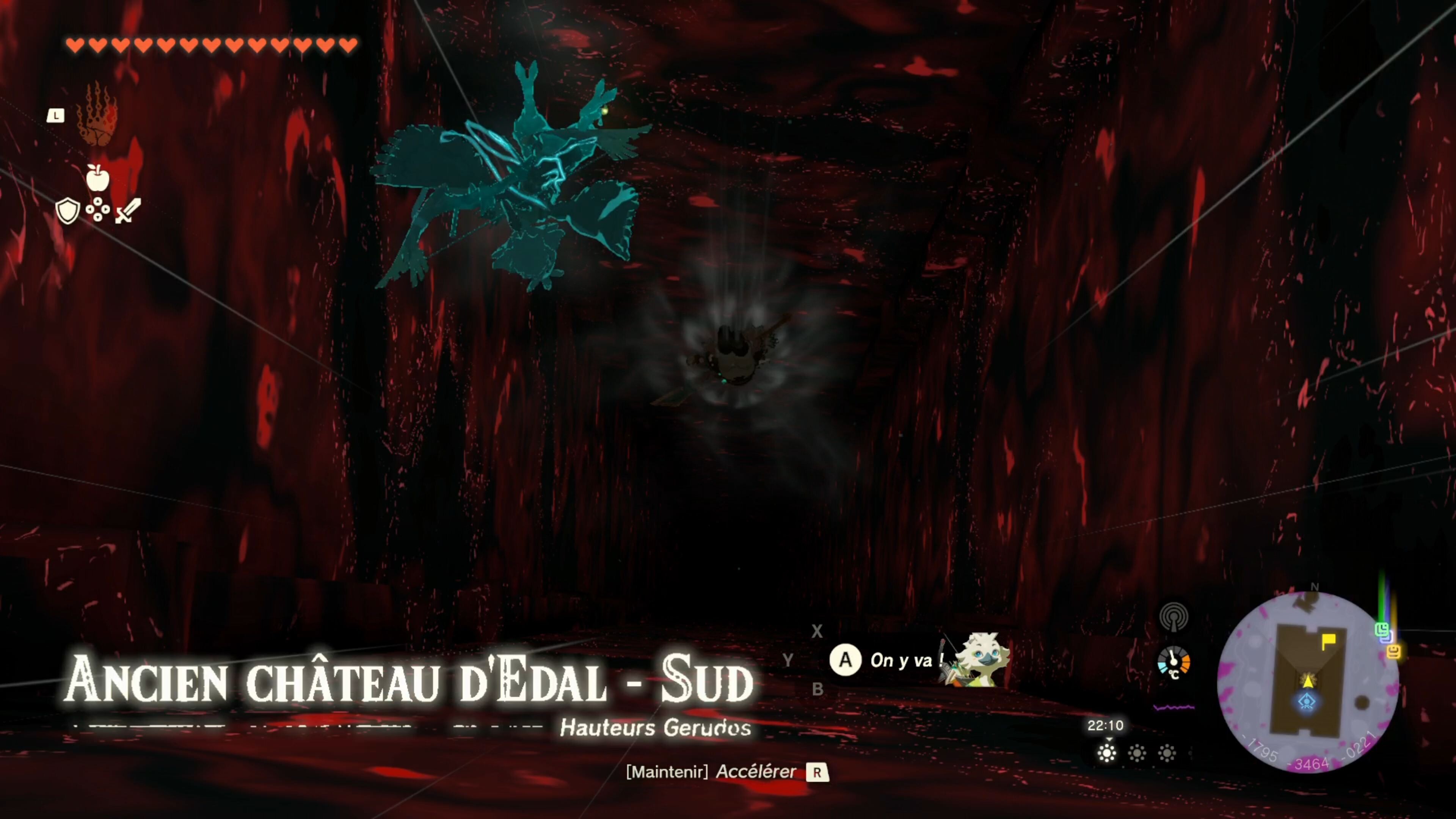Check the sensor signal tower icon
The width and height of the screenshot is (1456, 819).
[1174, 617]
